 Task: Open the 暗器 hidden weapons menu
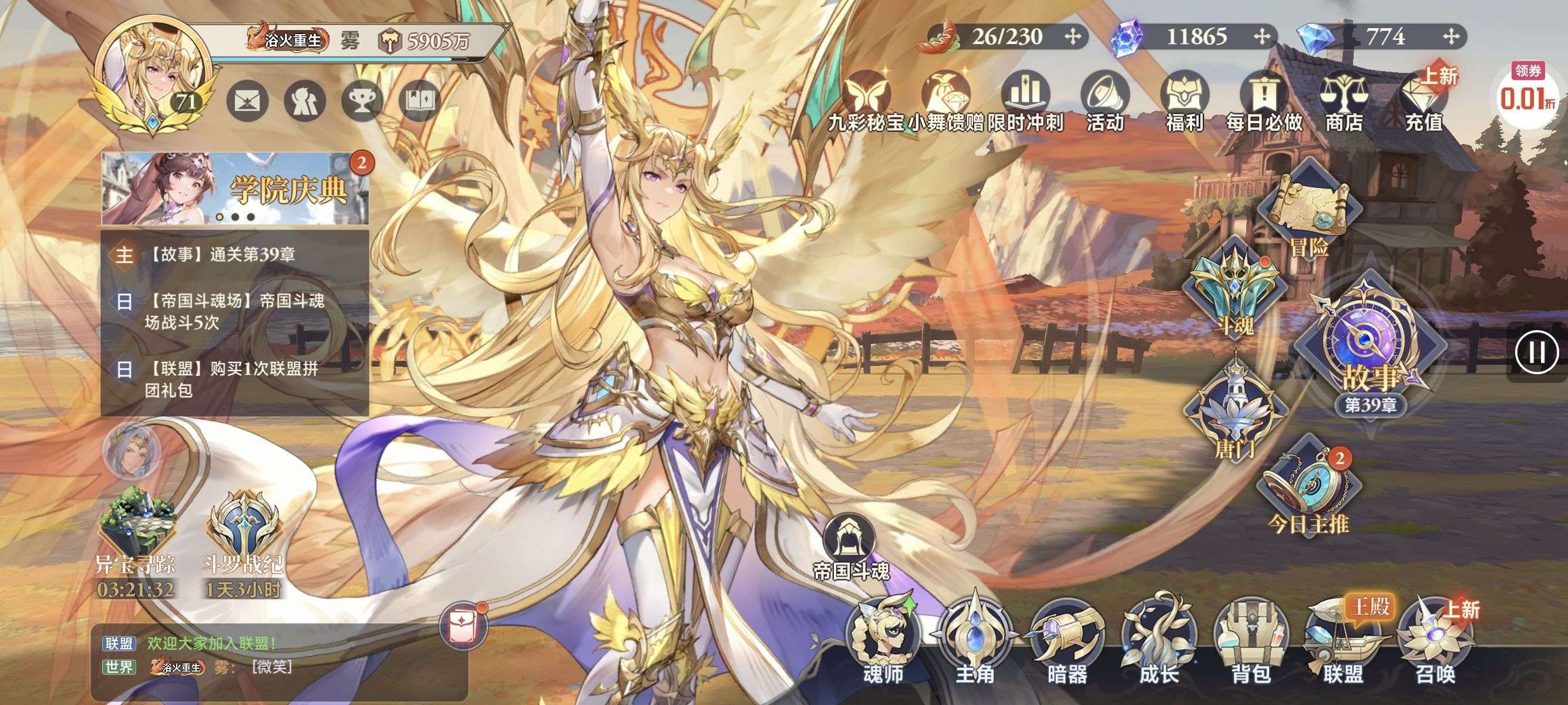coord(1067,639)
